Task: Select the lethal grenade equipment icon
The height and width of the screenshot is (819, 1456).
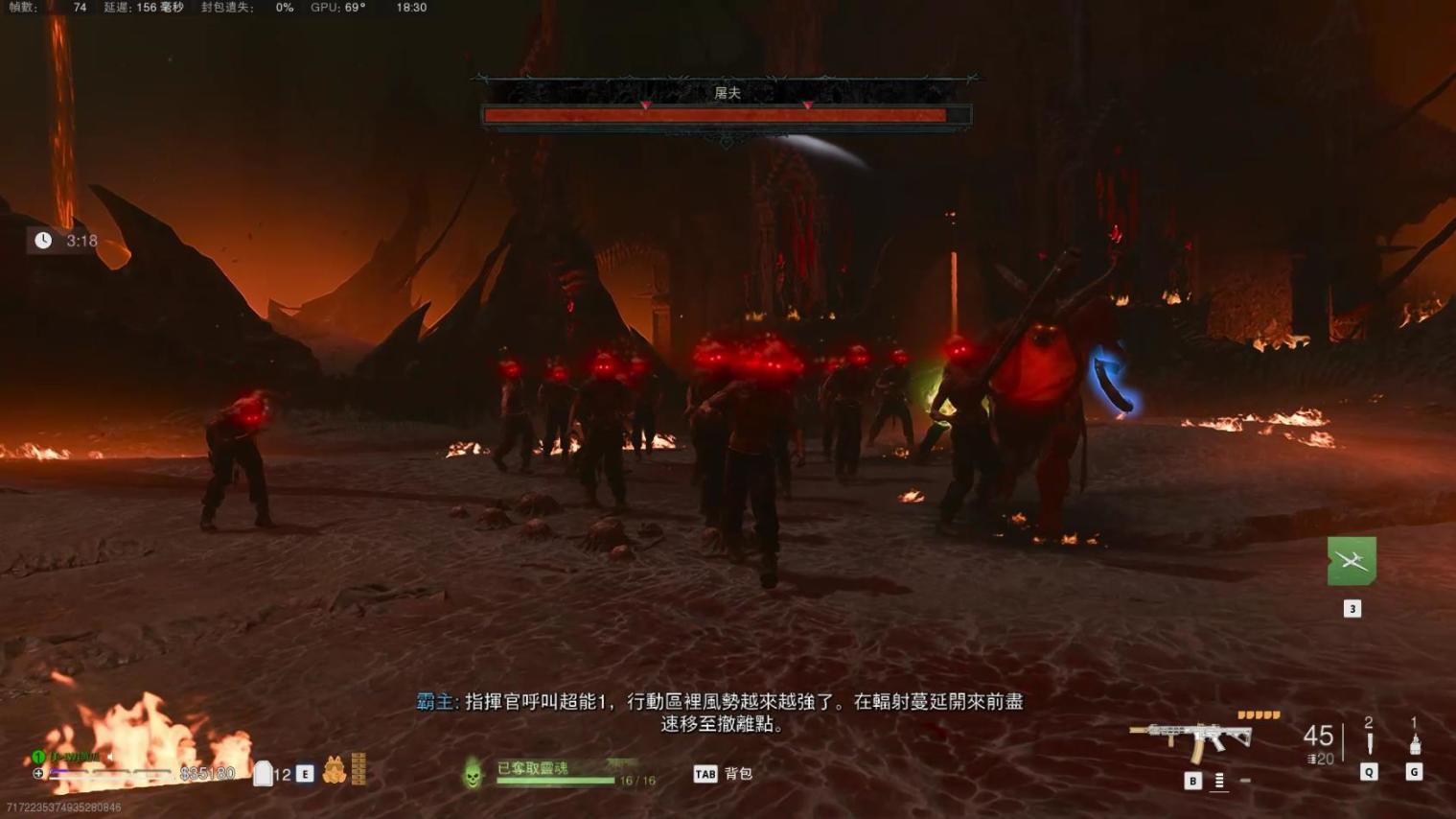Action: [x=1415, y=743]
